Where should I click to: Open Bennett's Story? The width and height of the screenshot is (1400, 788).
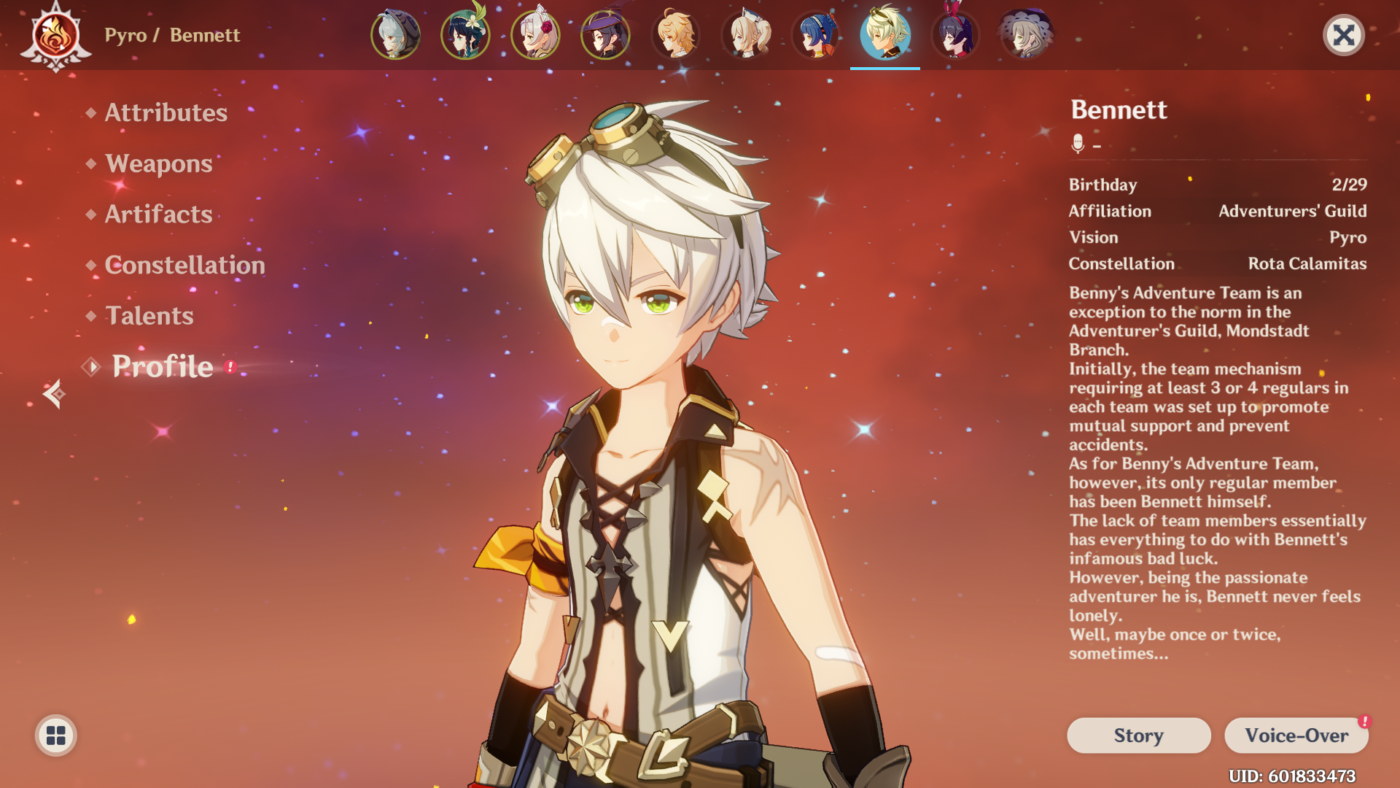1138,736
